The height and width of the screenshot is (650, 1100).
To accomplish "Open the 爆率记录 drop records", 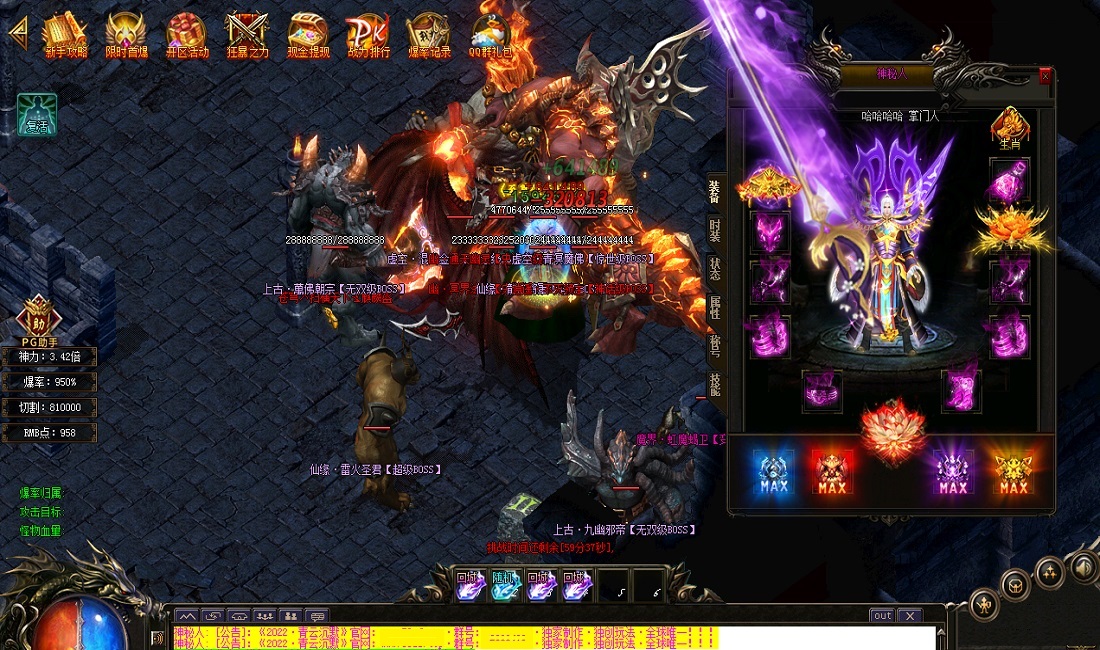I will click(428, 35).
